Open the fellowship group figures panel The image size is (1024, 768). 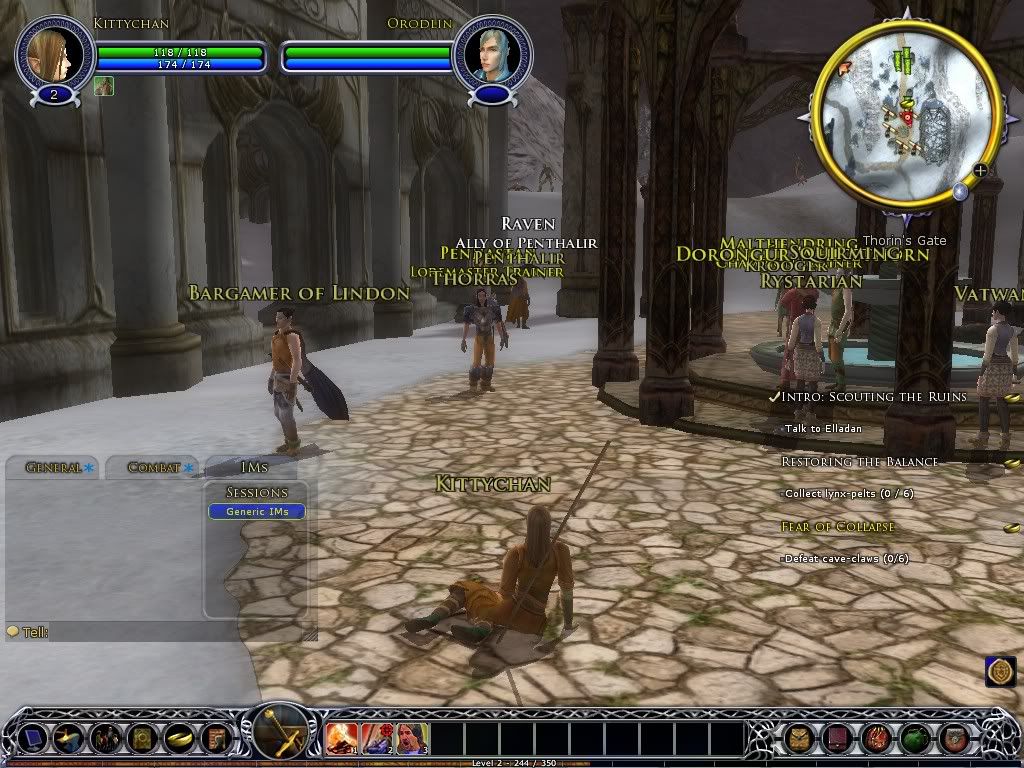point(105,739)
